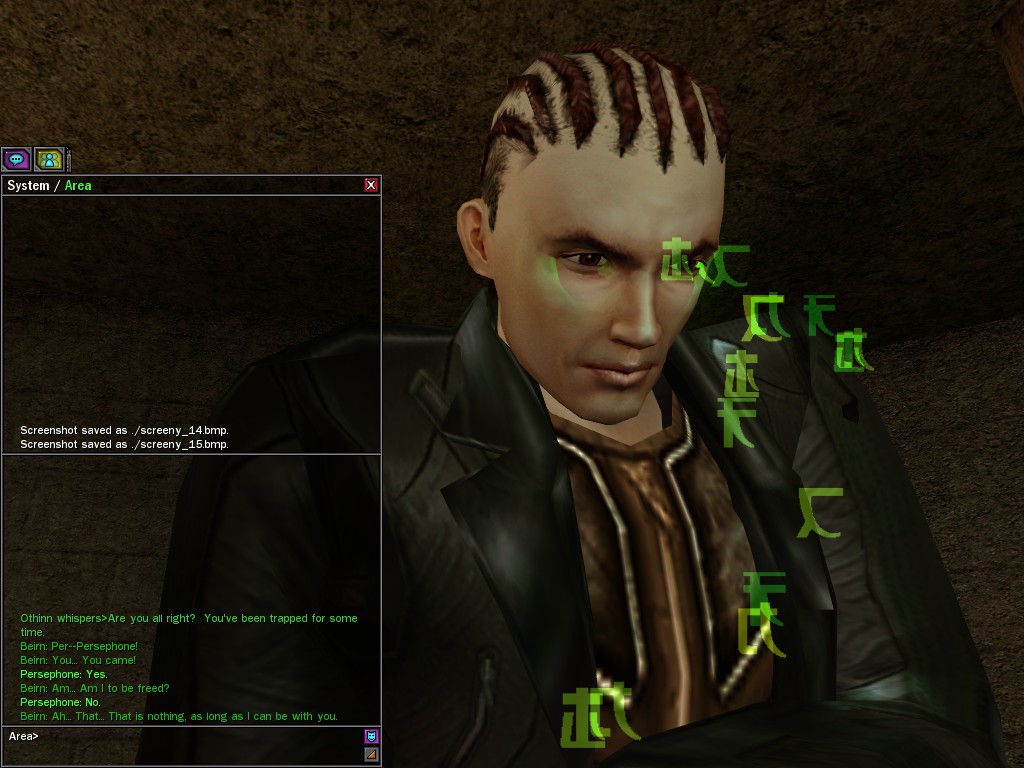Click the orange triangle resize button
Viewport: 1024px width, 768px height.
click(371, 754)
